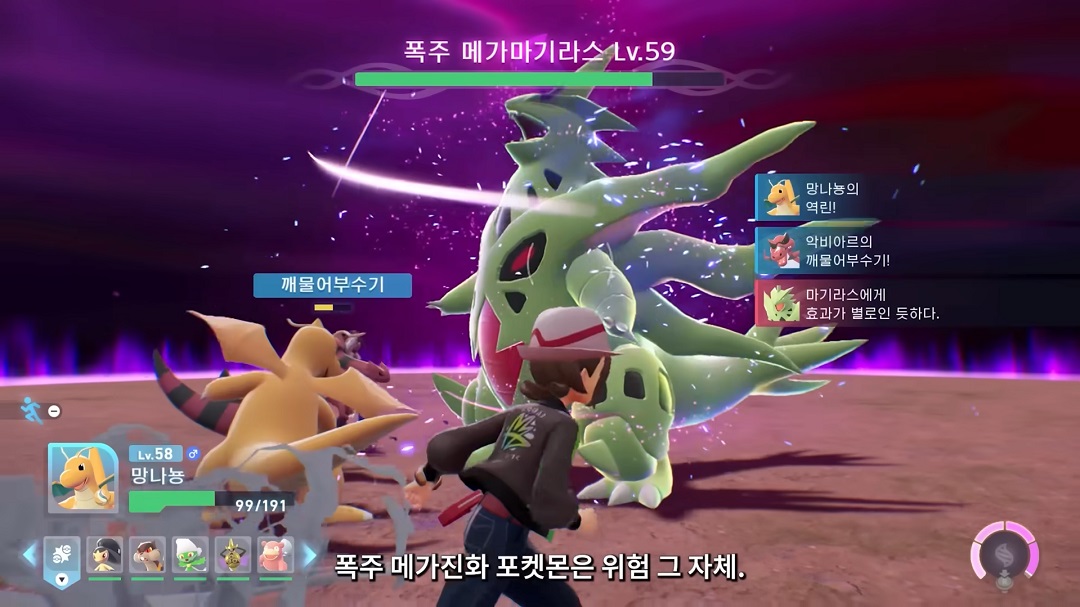1080x607 pixels.
Task: Select Dragonite's active Pokémon portrait
Action: [x=83, y=477]
